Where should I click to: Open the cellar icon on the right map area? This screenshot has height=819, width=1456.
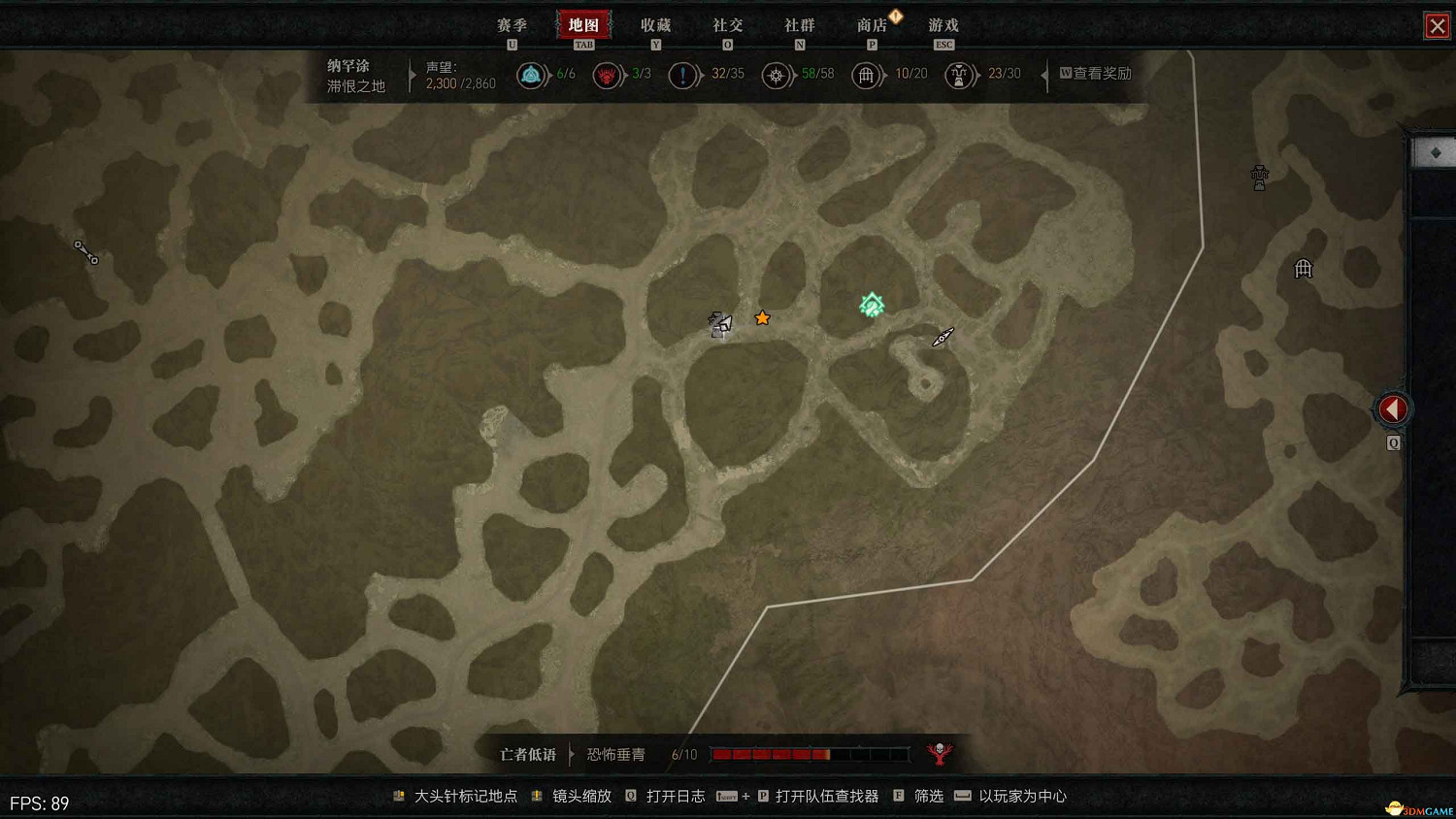(1303, 269)
